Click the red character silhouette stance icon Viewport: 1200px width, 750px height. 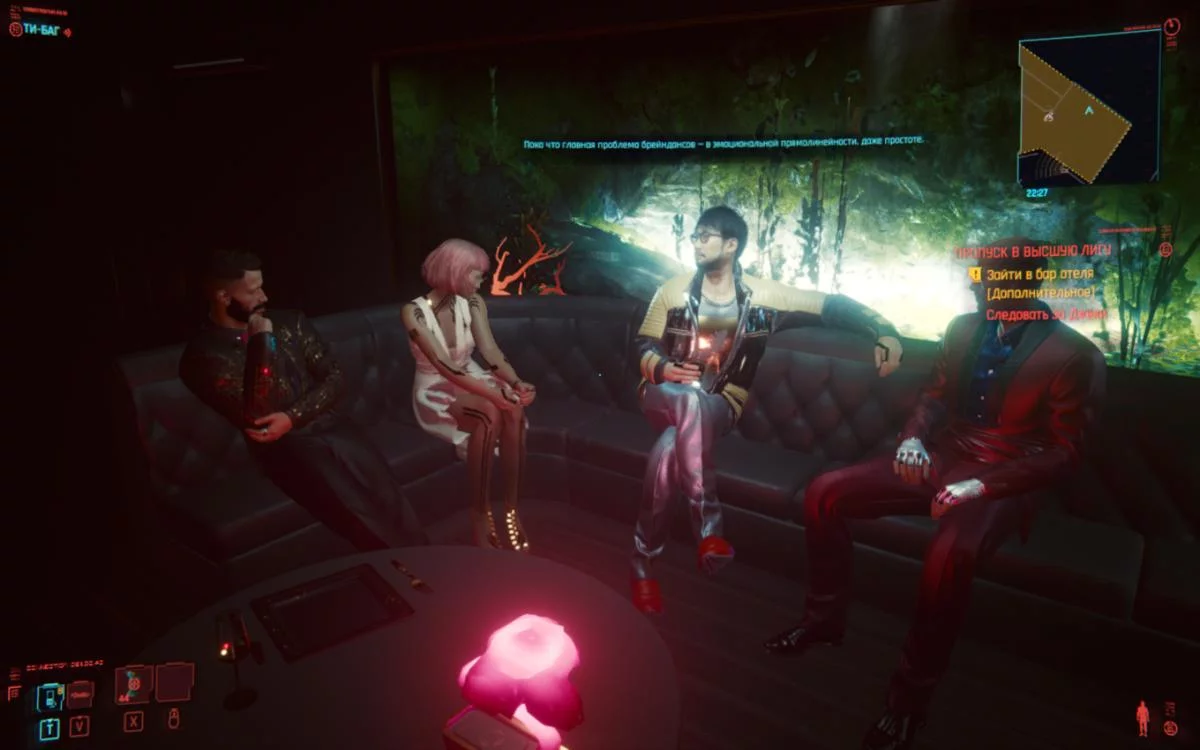[x=1142, y=717]
